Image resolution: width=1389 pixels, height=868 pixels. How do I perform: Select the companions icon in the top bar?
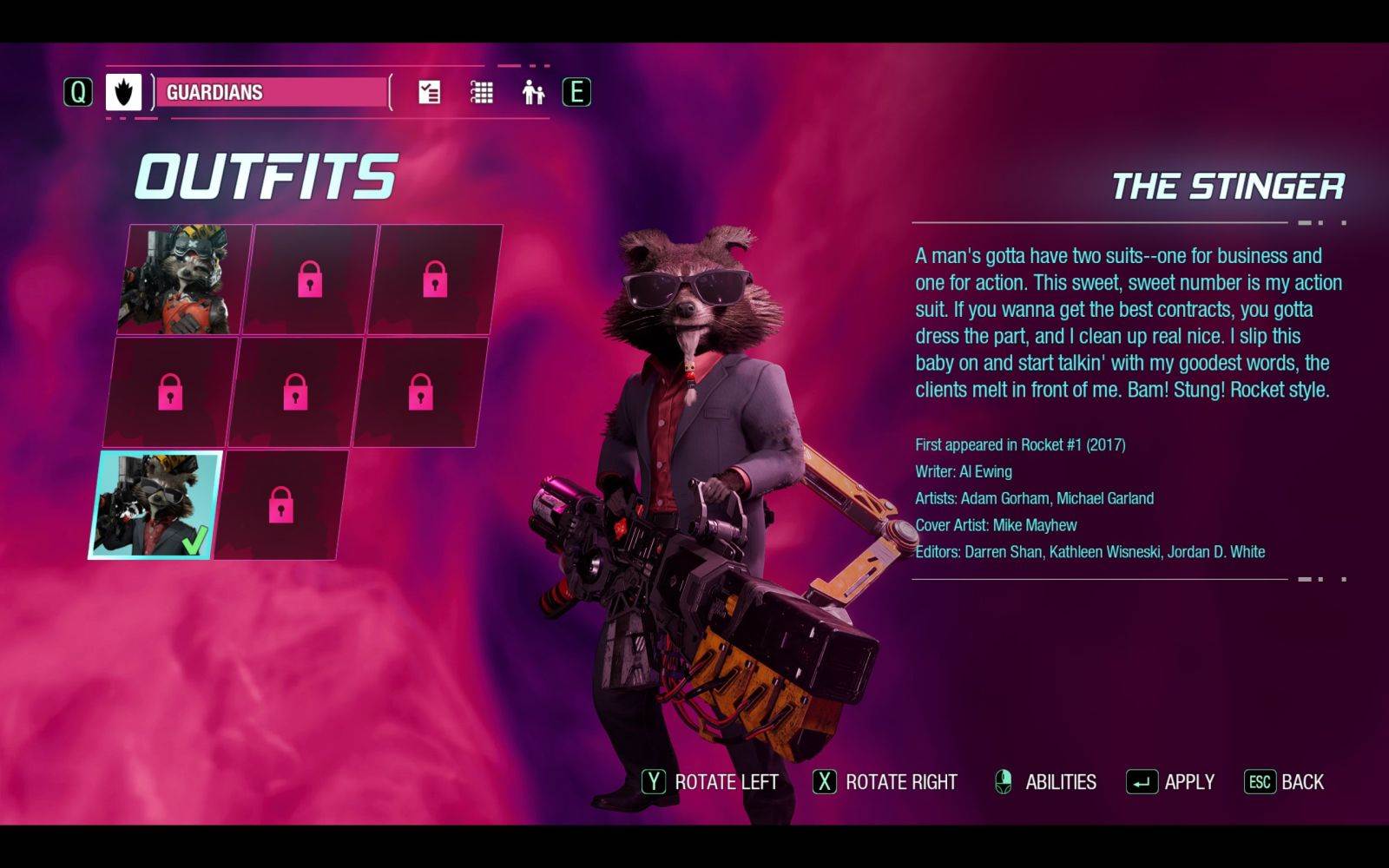pos(533,92)
